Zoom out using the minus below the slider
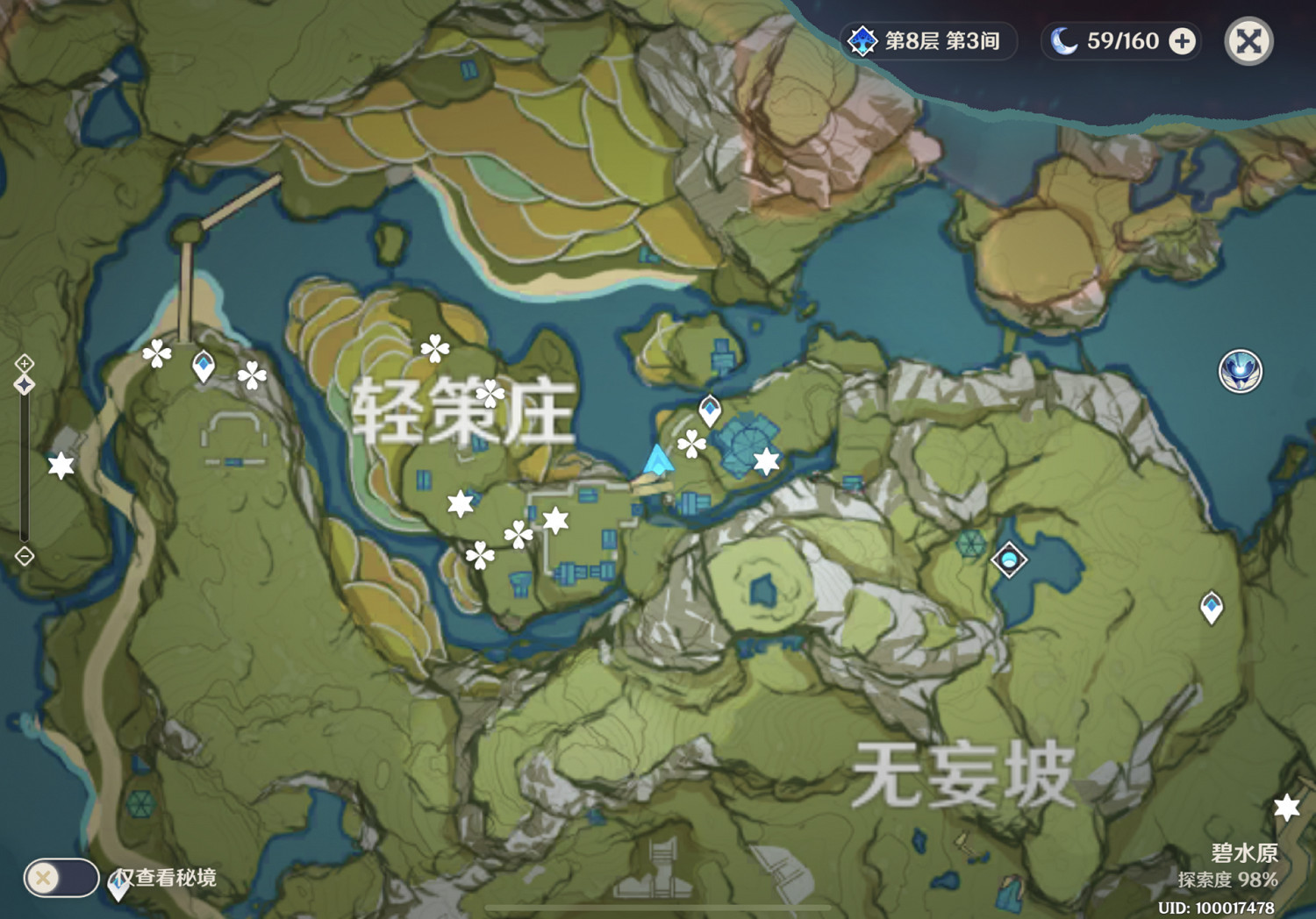 pos(25,555)
